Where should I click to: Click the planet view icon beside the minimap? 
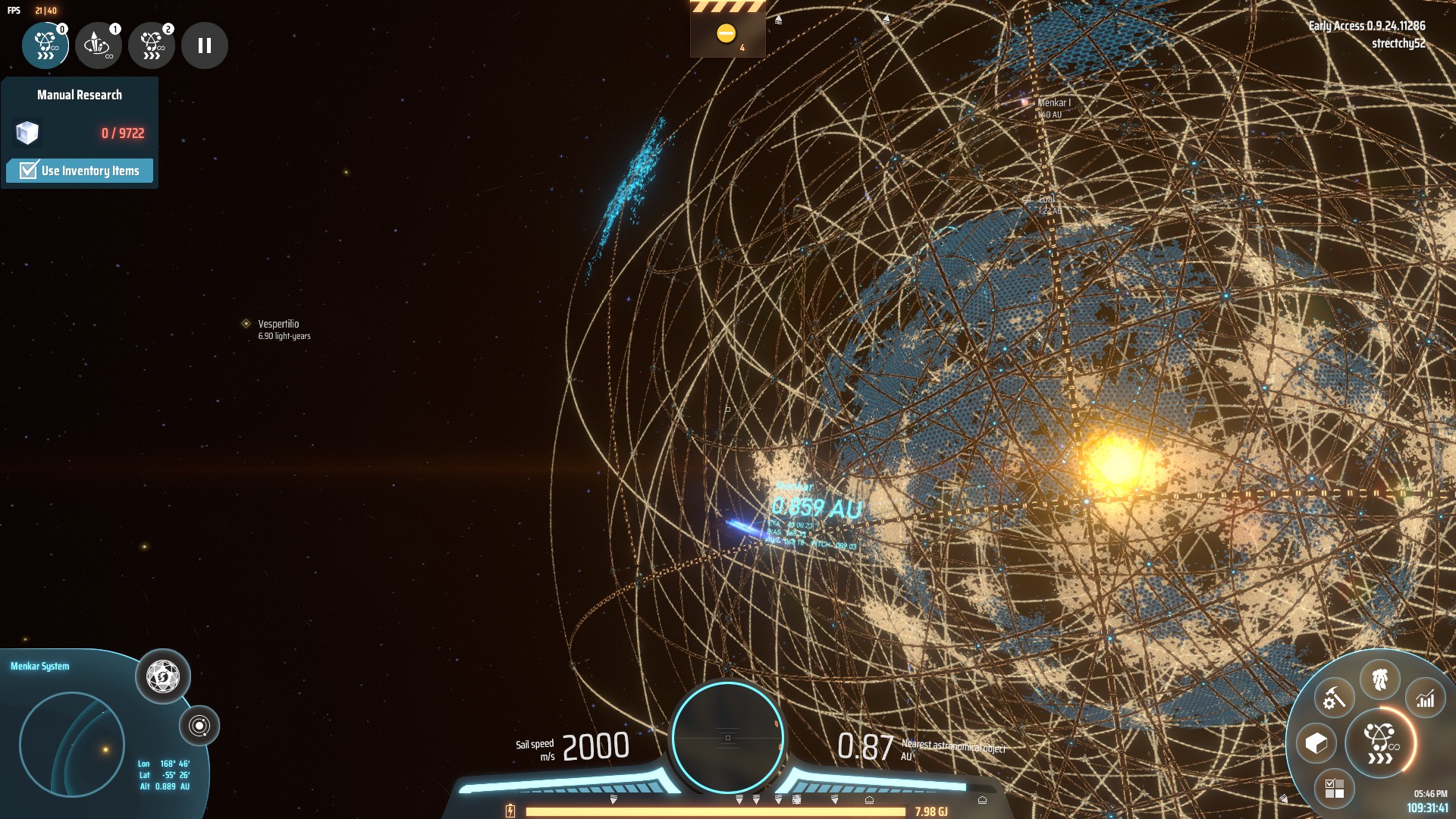tap(199, 726)
